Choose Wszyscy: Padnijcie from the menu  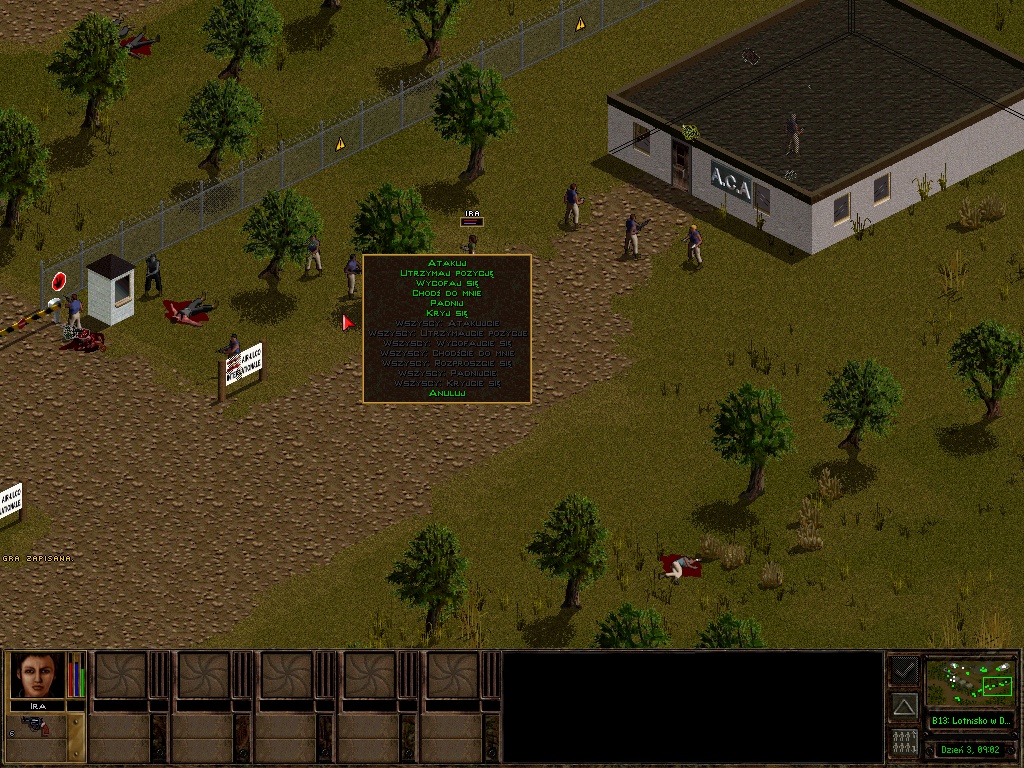[x=447, y=373]
